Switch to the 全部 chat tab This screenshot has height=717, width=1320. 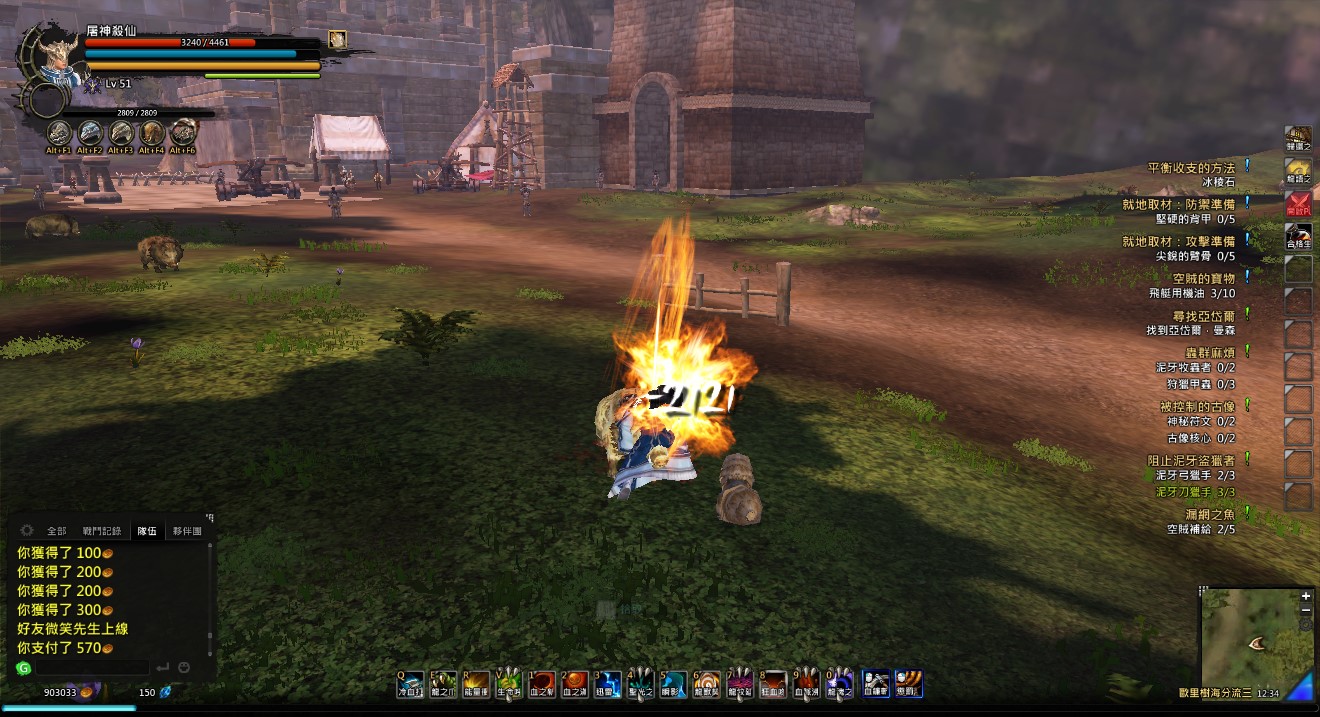(56, 531)
